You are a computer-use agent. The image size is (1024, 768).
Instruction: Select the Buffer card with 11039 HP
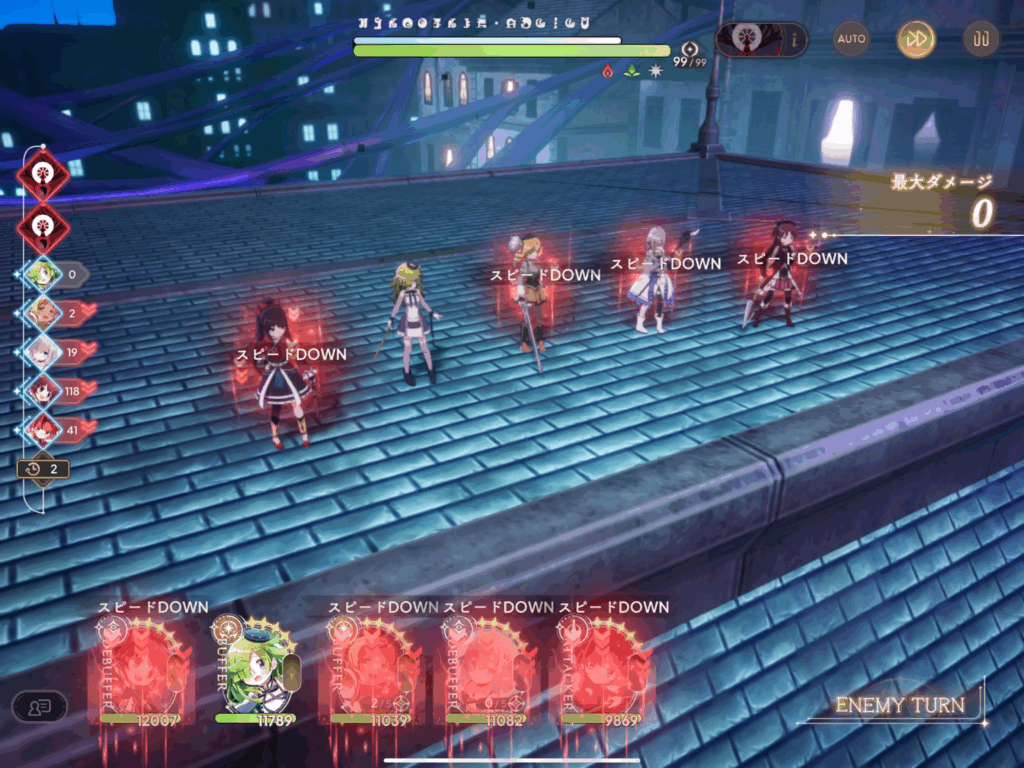click(371, 668)
